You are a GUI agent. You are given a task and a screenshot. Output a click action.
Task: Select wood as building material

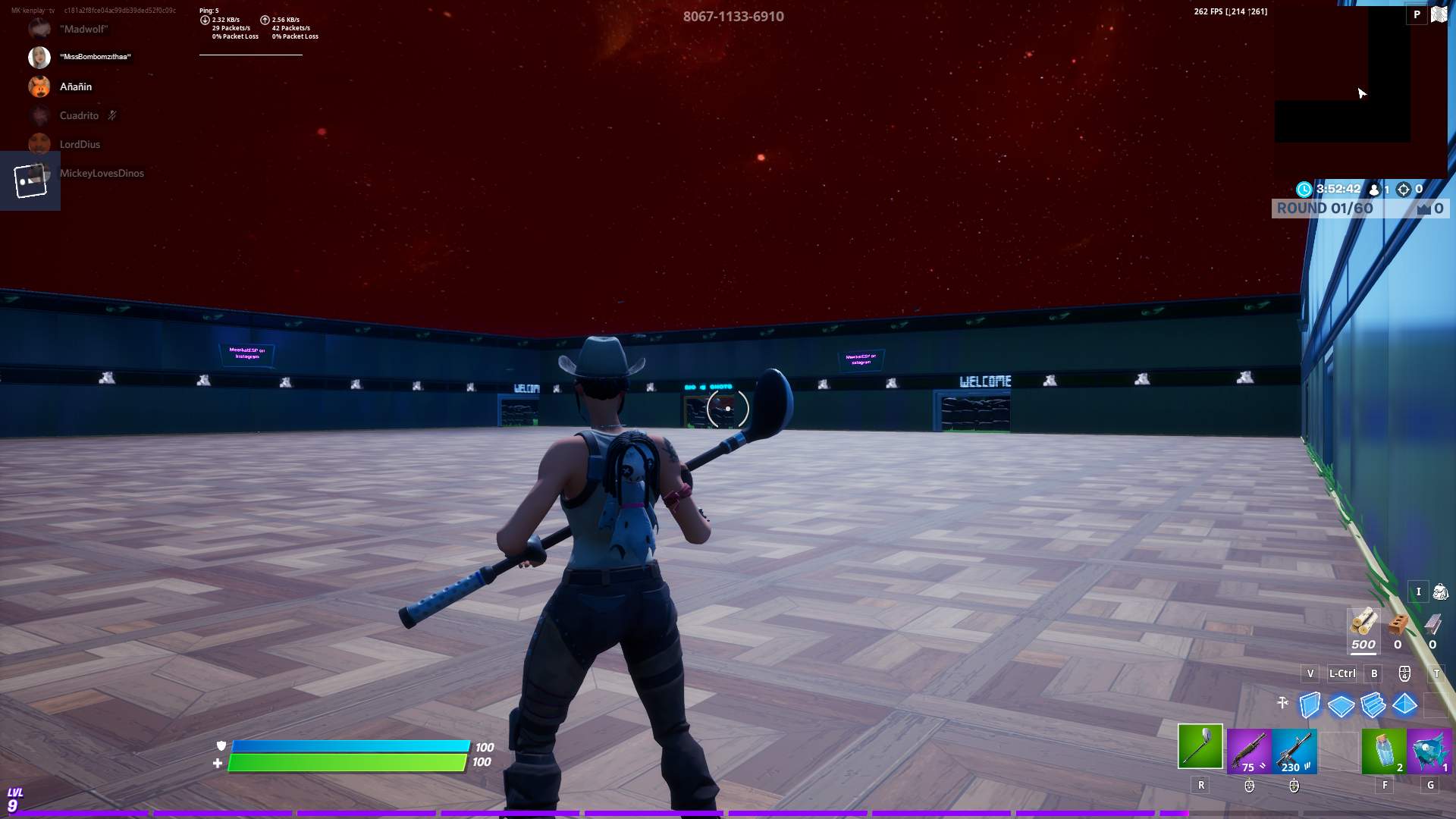click(1363, 624)
